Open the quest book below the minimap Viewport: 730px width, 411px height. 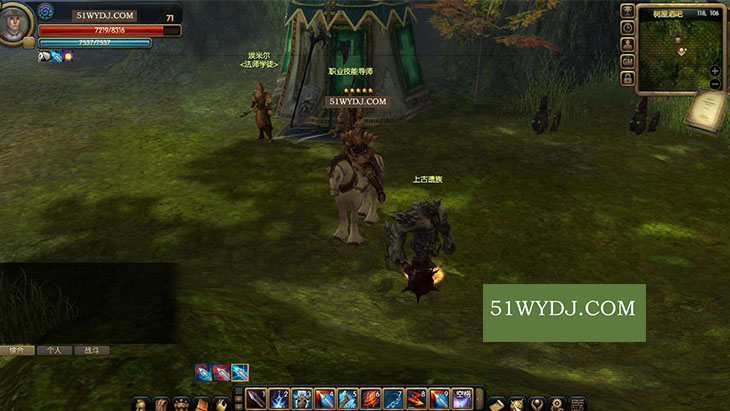tap(704, 110)
